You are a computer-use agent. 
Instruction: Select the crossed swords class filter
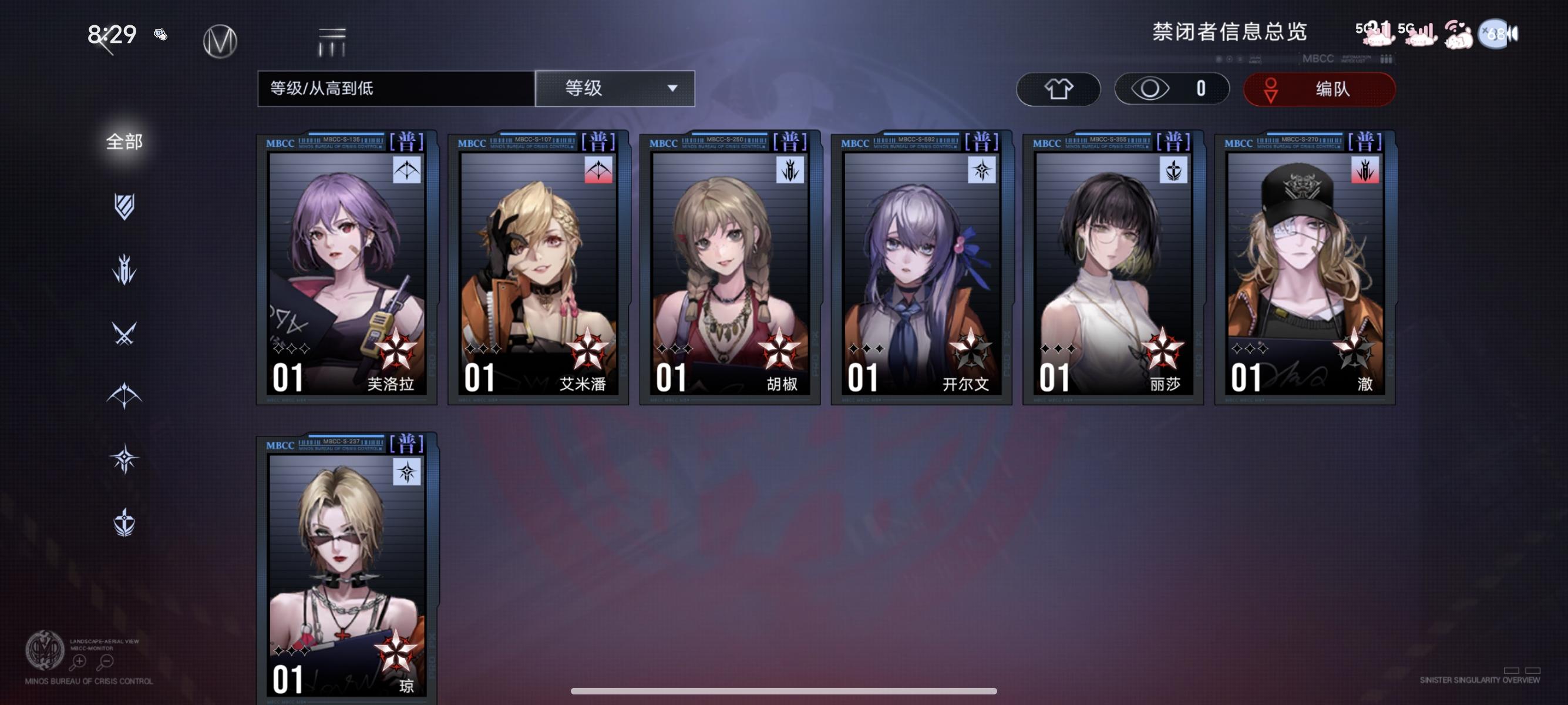click(x=125, y=334)
